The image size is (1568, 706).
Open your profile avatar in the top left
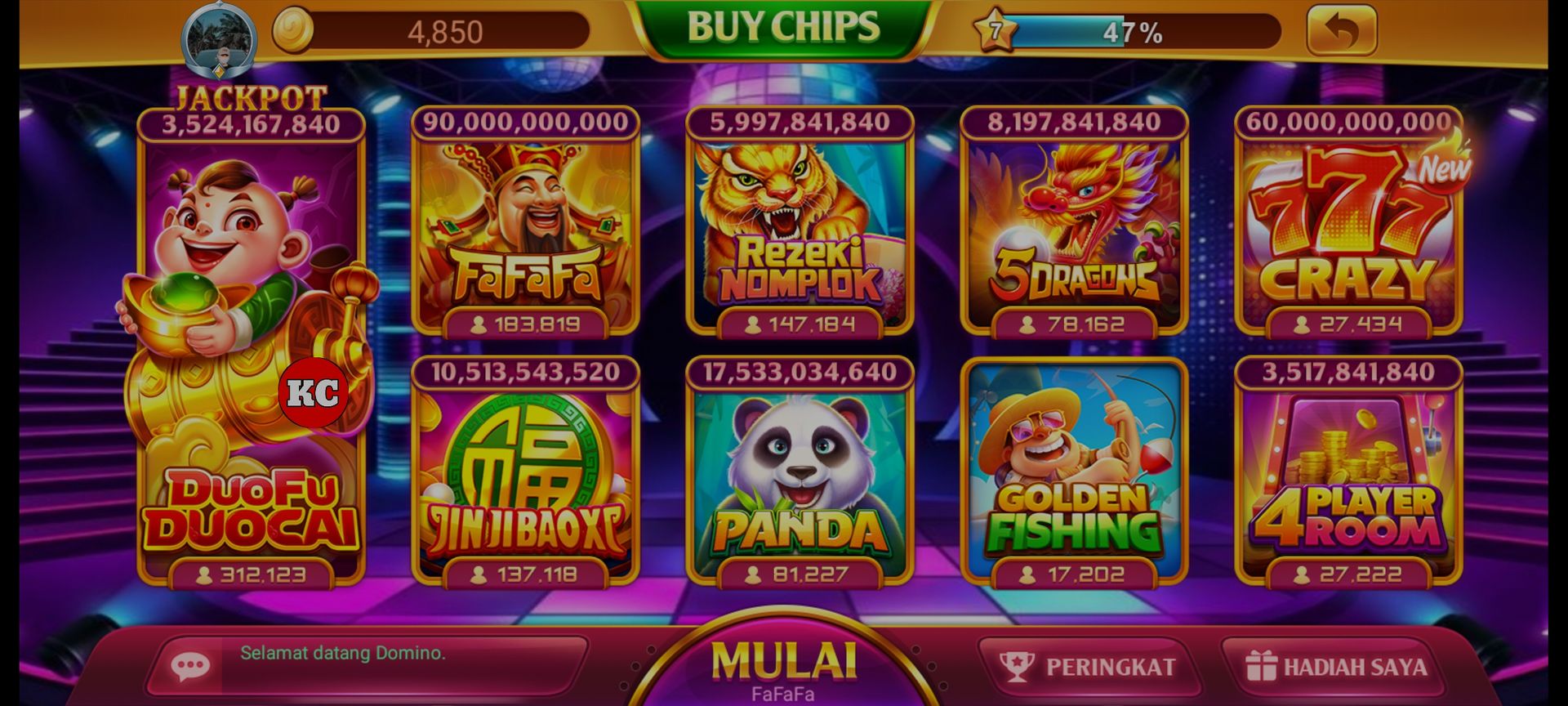(219, 33)
